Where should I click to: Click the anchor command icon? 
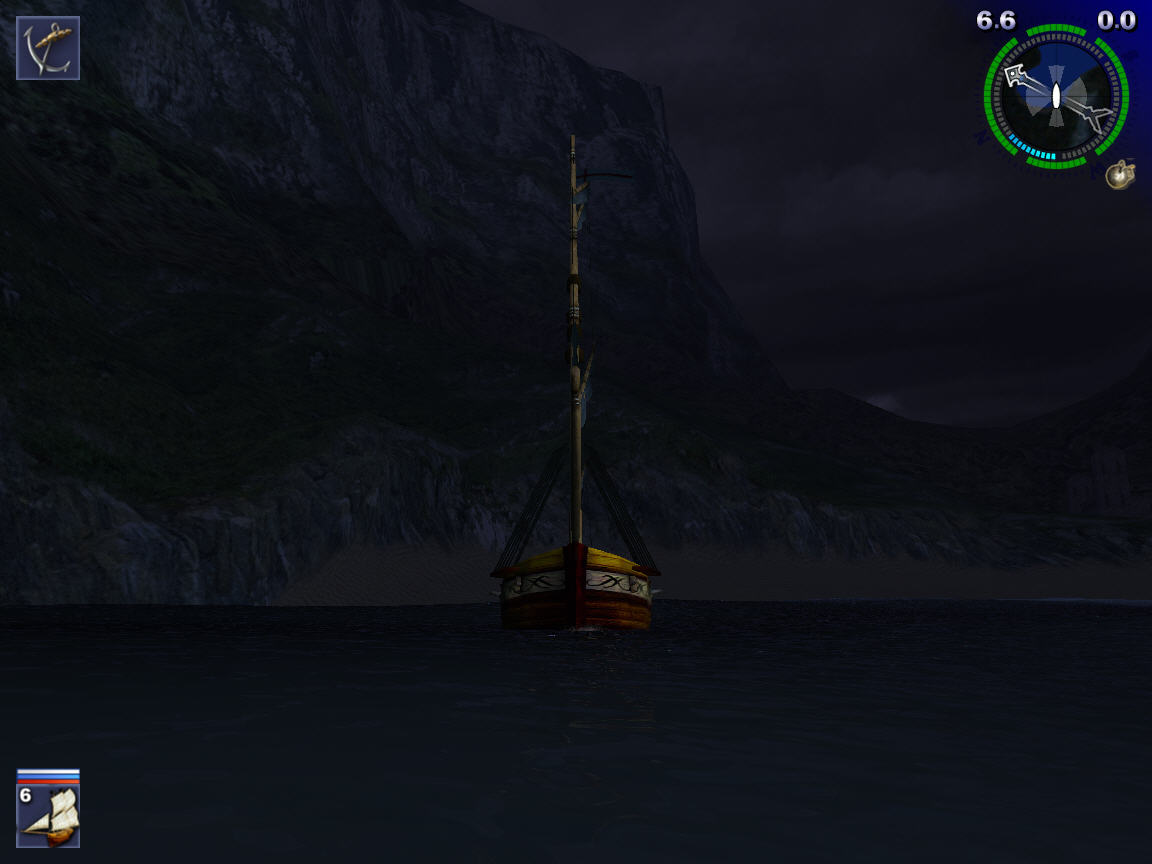pos(48,48)
